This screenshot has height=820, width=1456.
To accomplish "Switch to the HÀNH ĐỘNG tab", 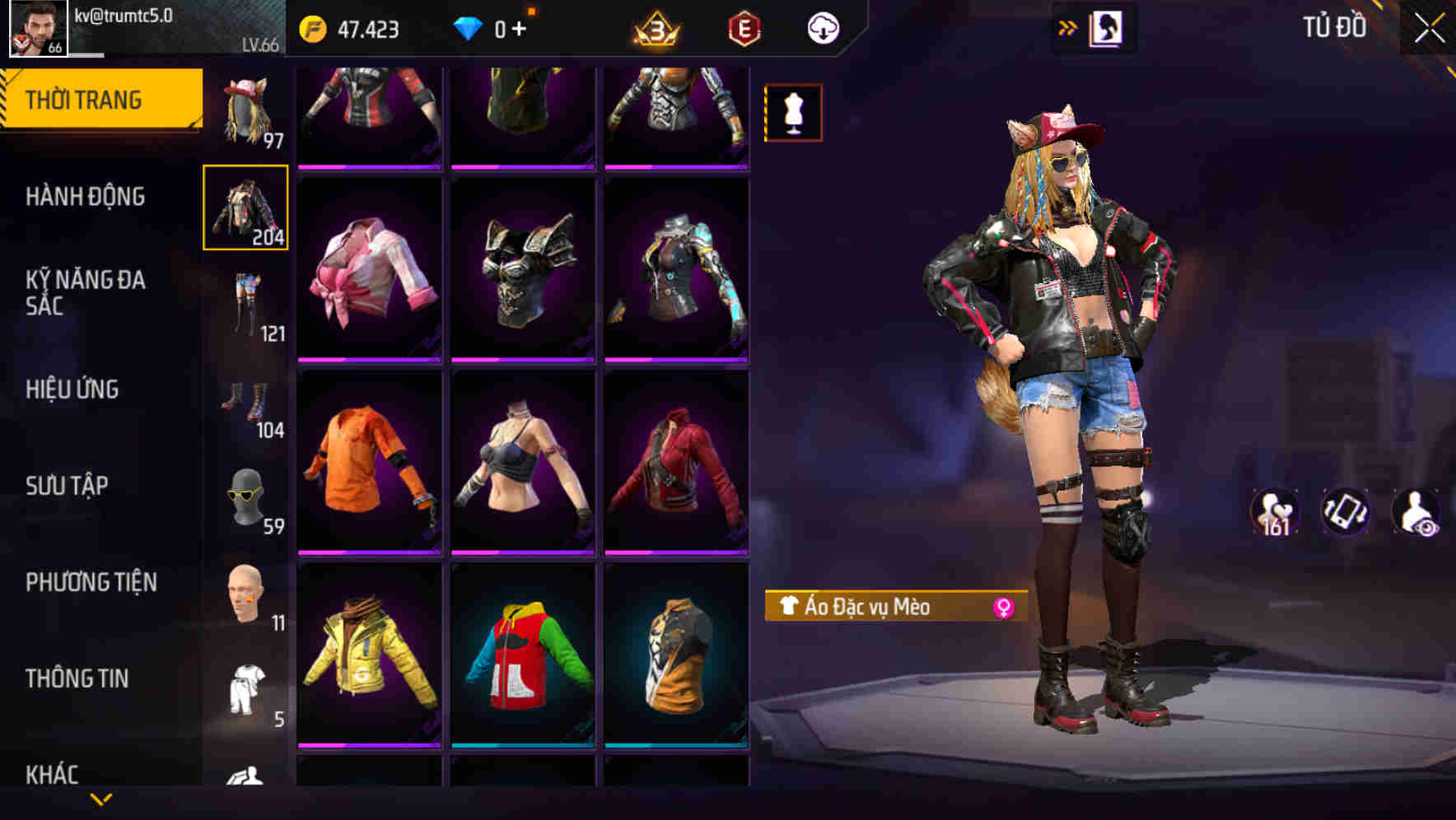I will click(x=85, y=197).
